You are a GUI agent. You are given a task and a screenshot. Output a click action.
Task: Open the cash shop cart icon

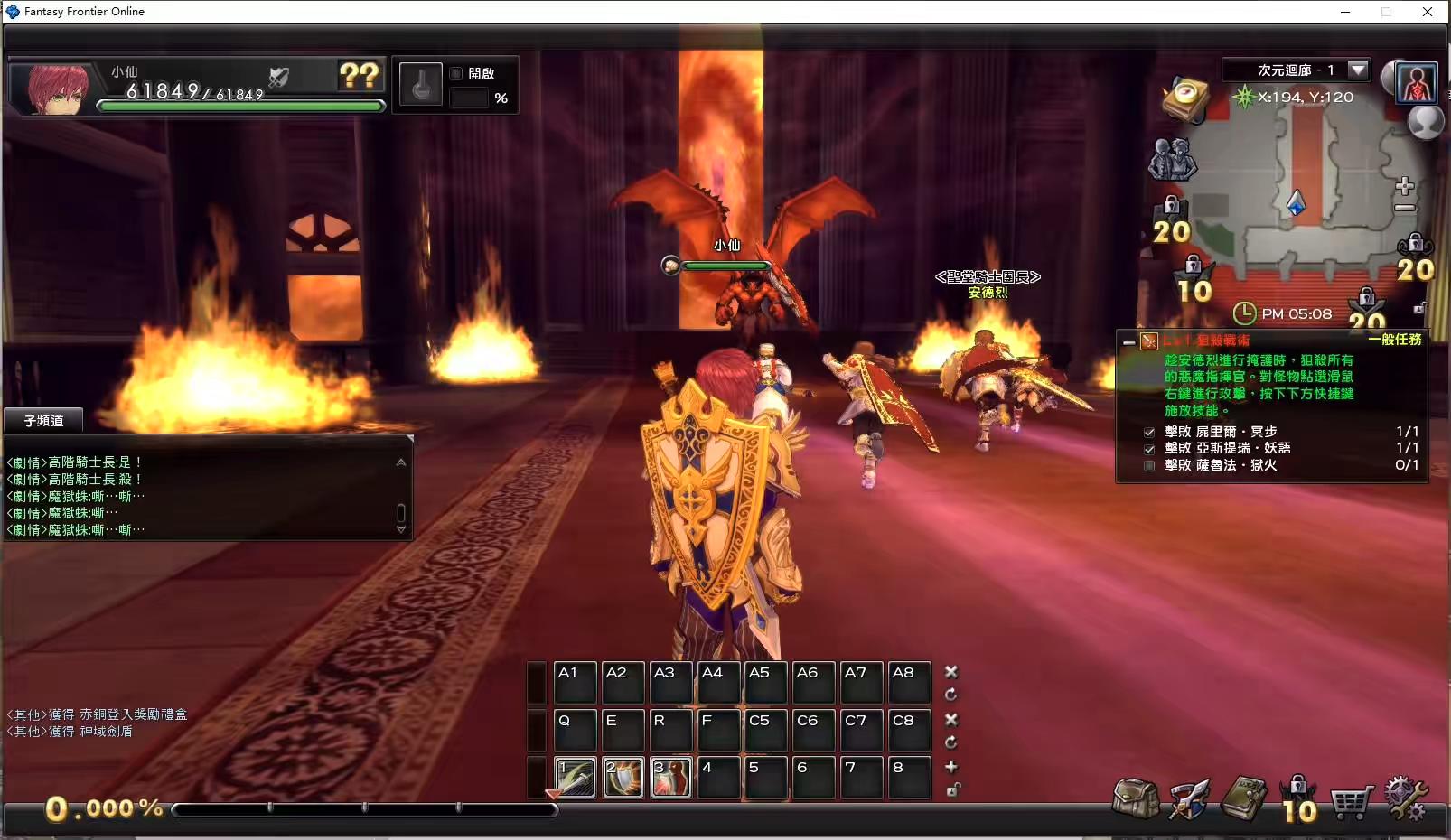[1353, 801]
